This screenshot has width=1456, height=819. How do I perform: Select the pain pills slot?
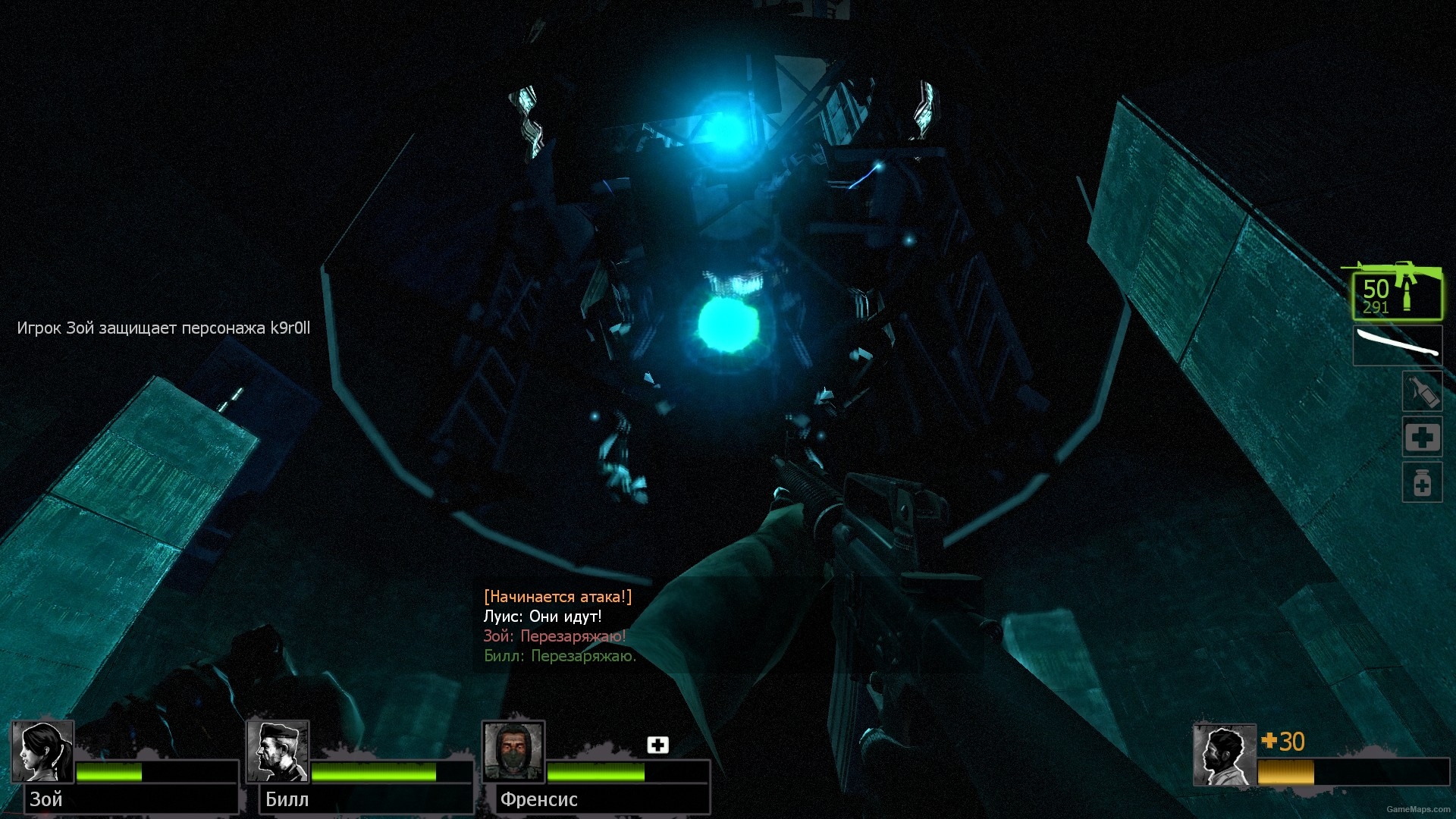1422,483
